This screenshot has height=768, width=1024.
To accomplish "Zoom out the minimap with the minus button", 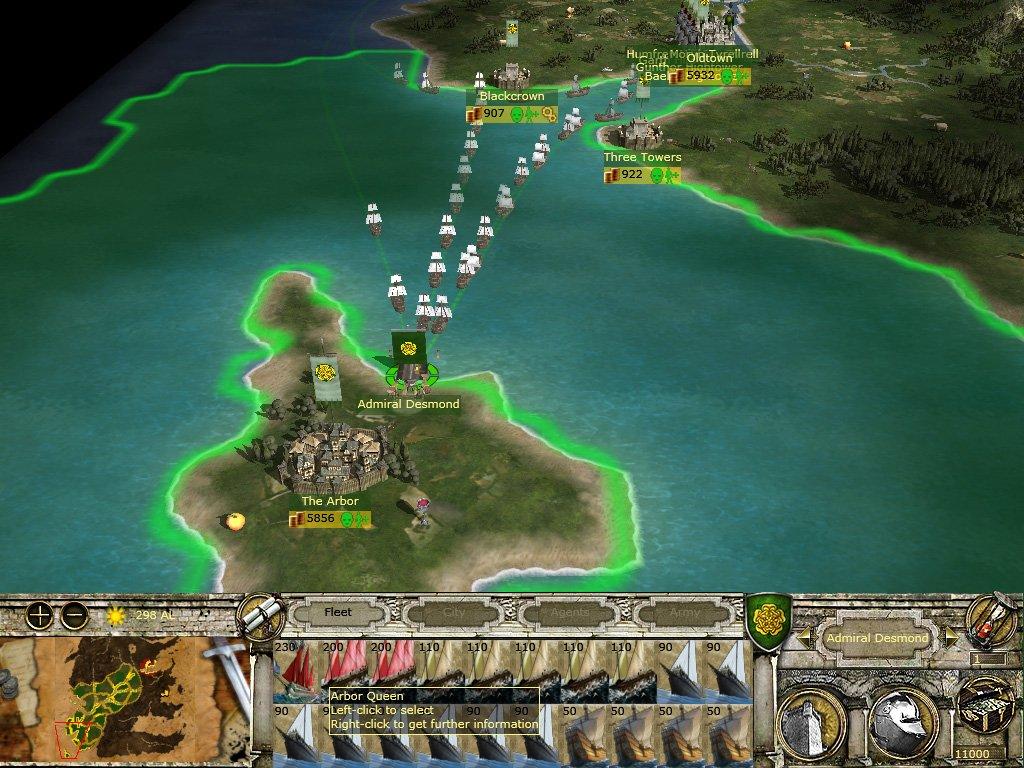I will pos(74,616).
